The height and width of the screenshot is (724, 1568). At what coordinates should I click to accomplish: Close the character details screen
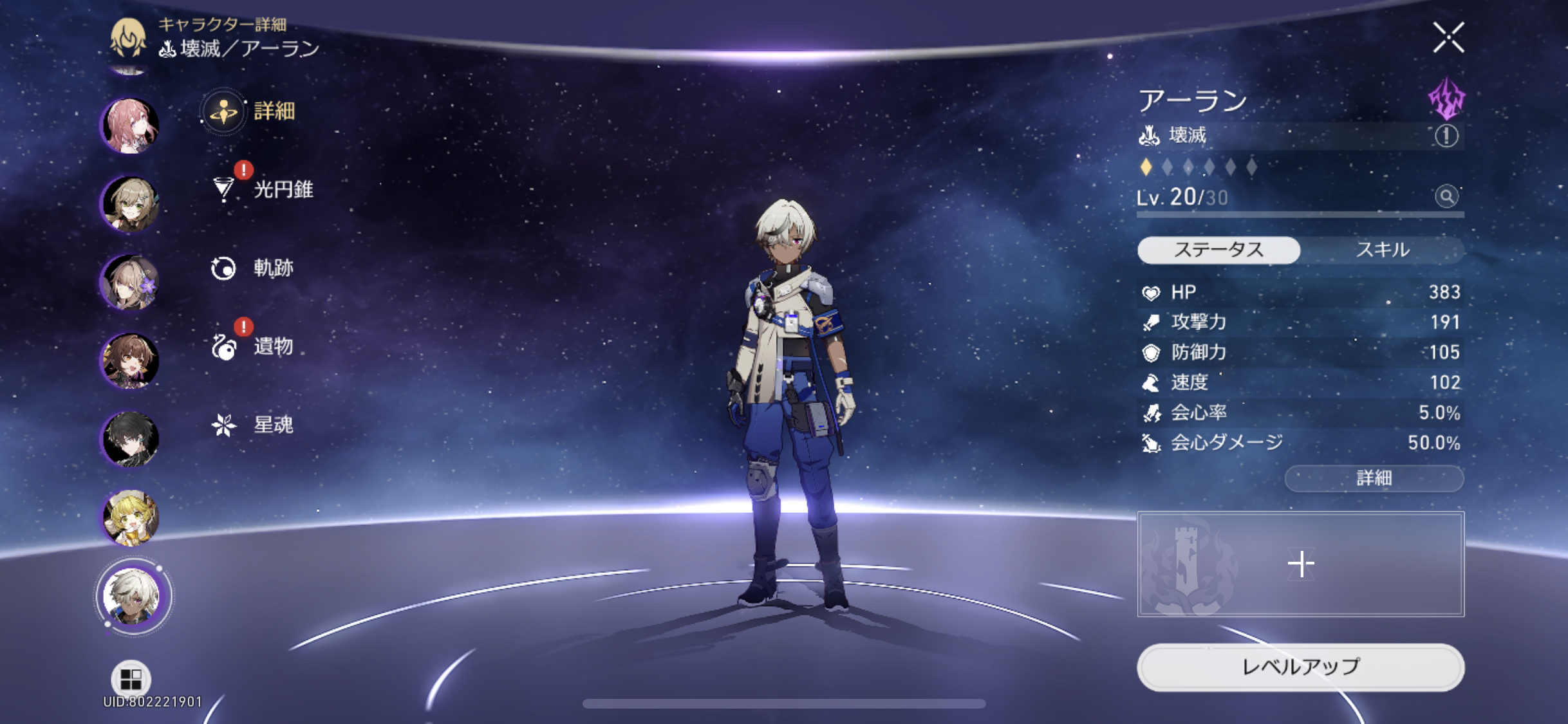point(1448,37)
